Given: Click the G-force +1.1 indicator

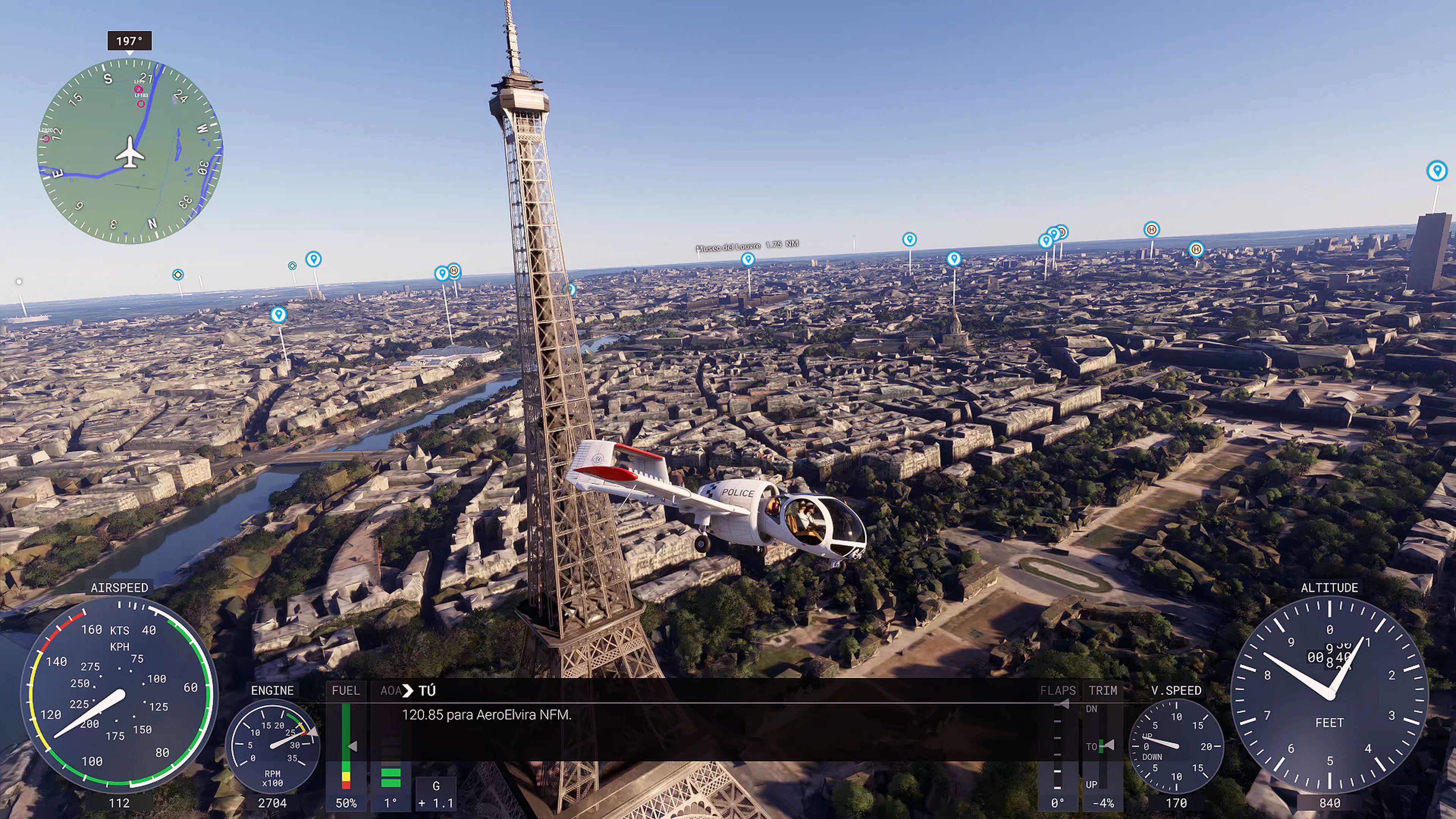Looking at the screenshot, I should pos(436,794).
